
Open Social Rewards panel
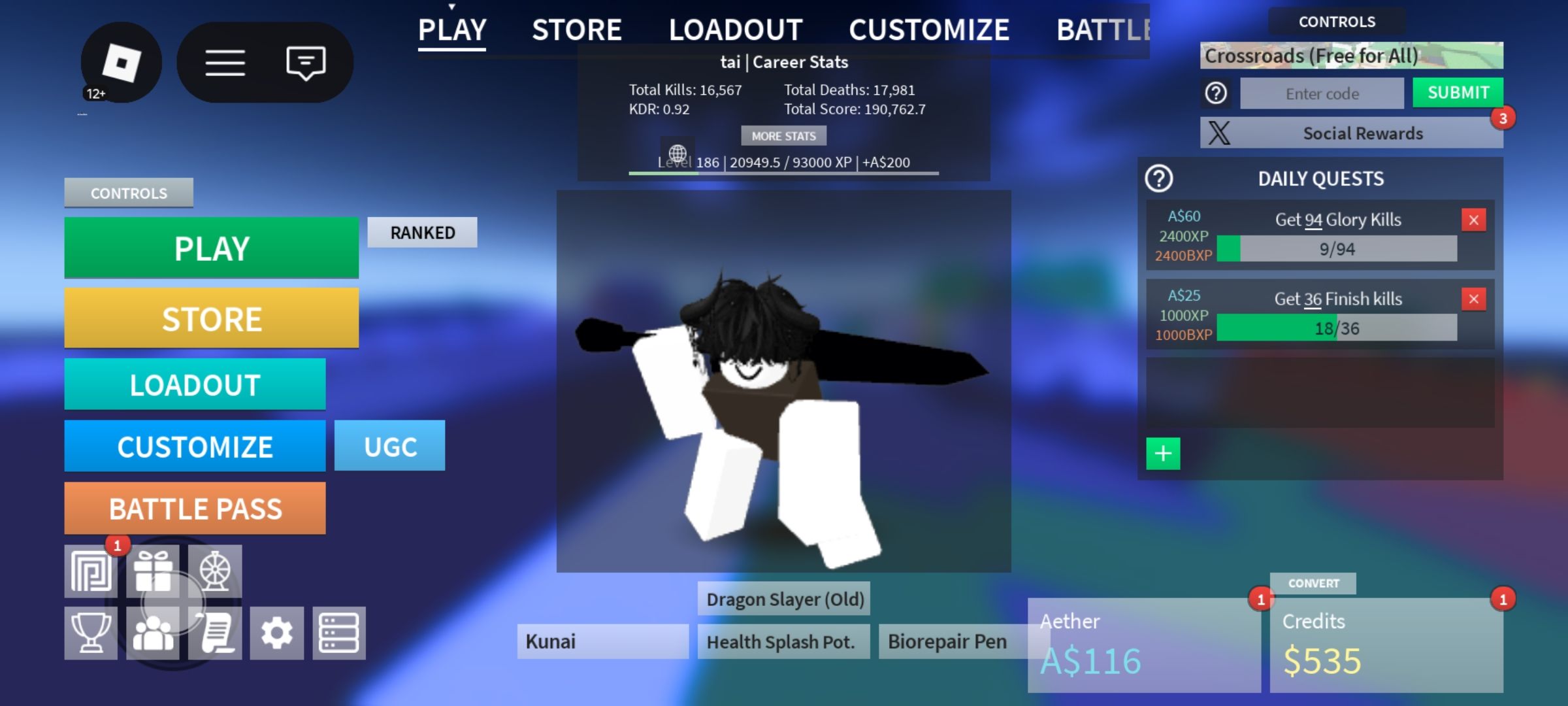(1351, 133)
